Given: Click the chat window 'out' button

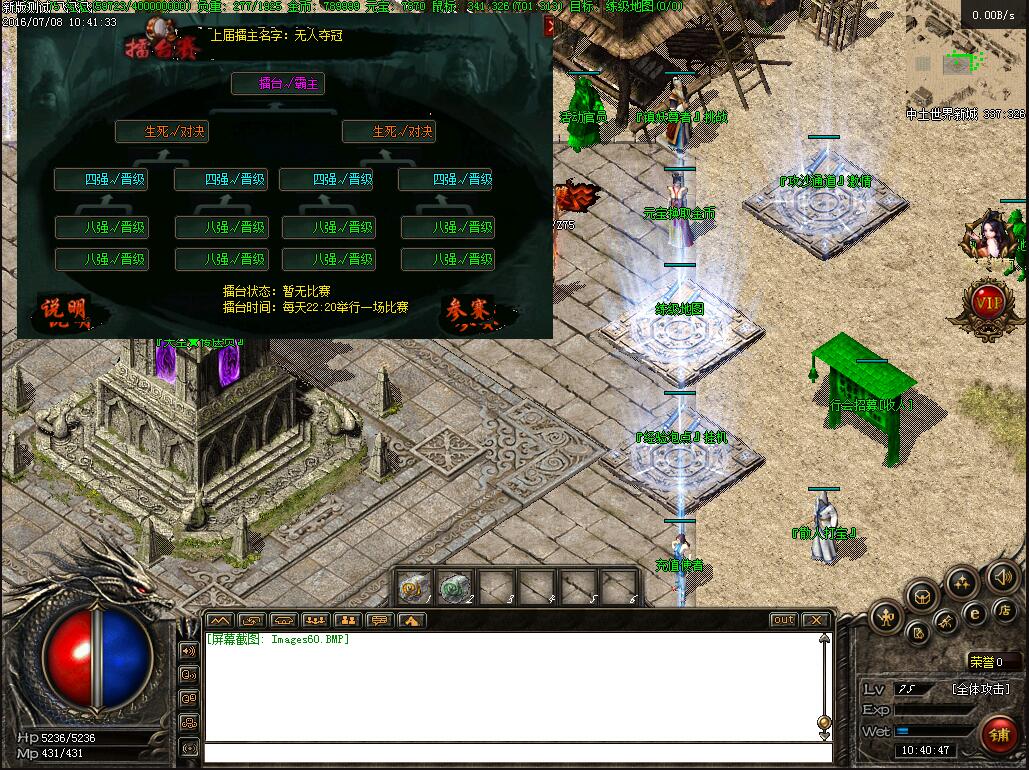Looking at the screenshot, I should pos(783,620).
